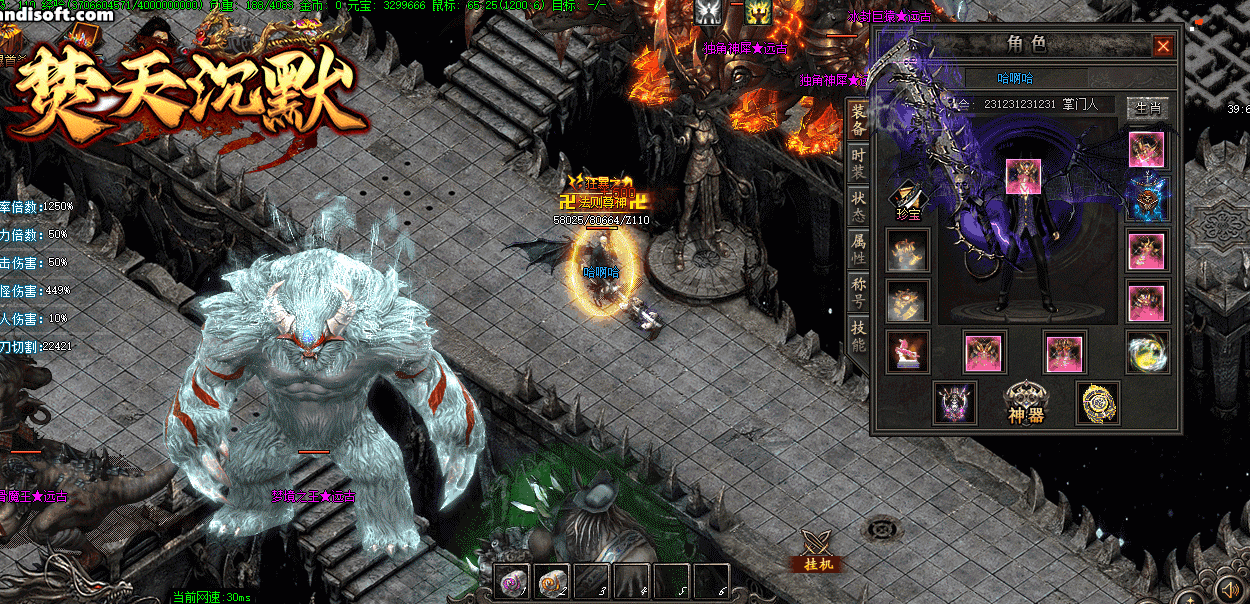Select the golden medallion equipment slot
Viewport: 1250px width, 604px height.
(x=1096, y=402)
